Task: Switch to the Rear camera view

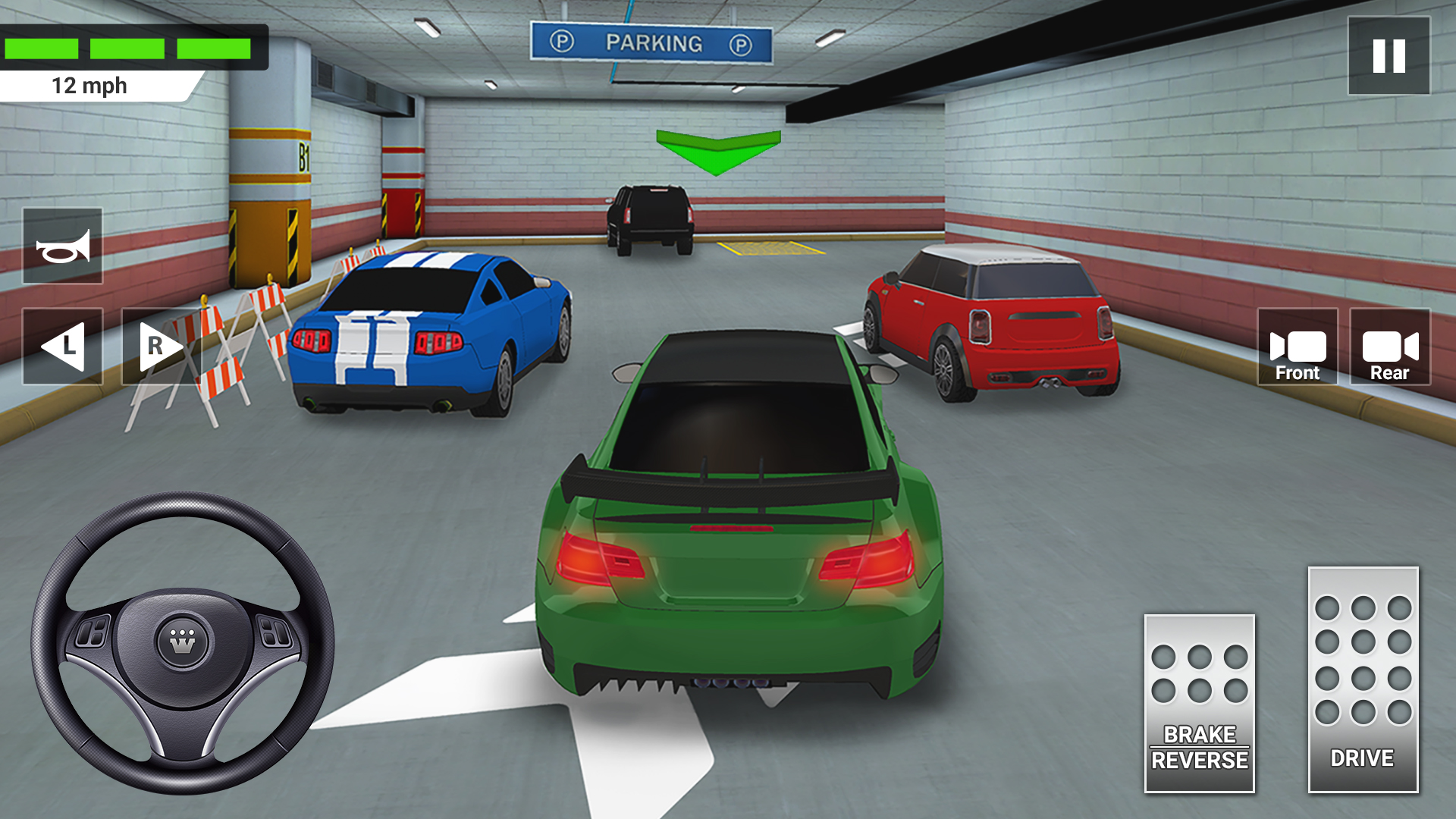Action: point(1390,349)
